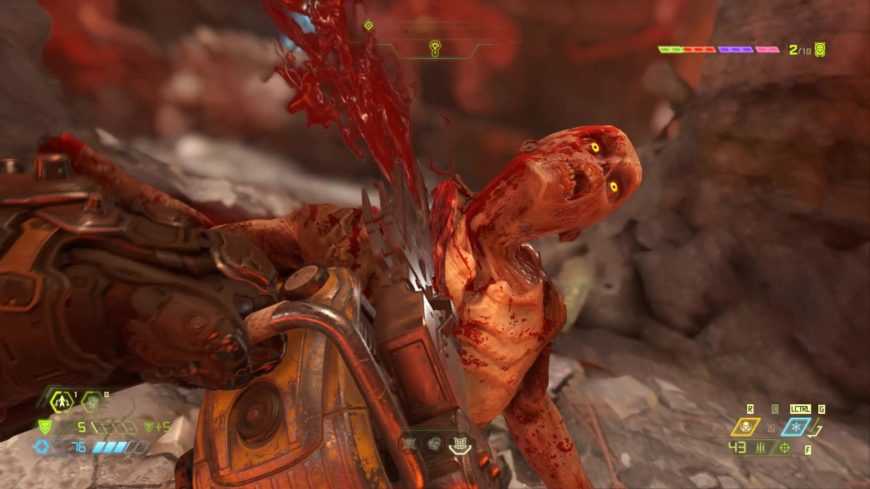Select the yellow flame belch skull icon

coord(746,427)
